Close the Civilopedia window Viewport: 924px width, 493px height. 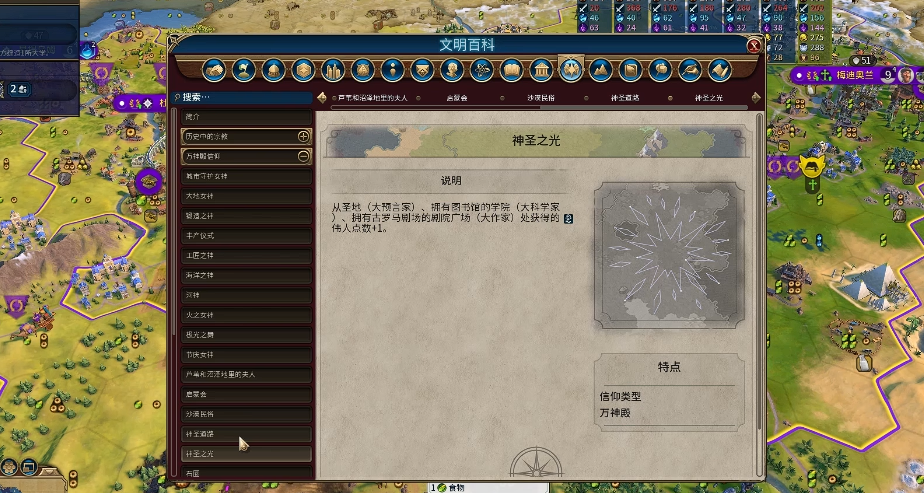[753, 46]
